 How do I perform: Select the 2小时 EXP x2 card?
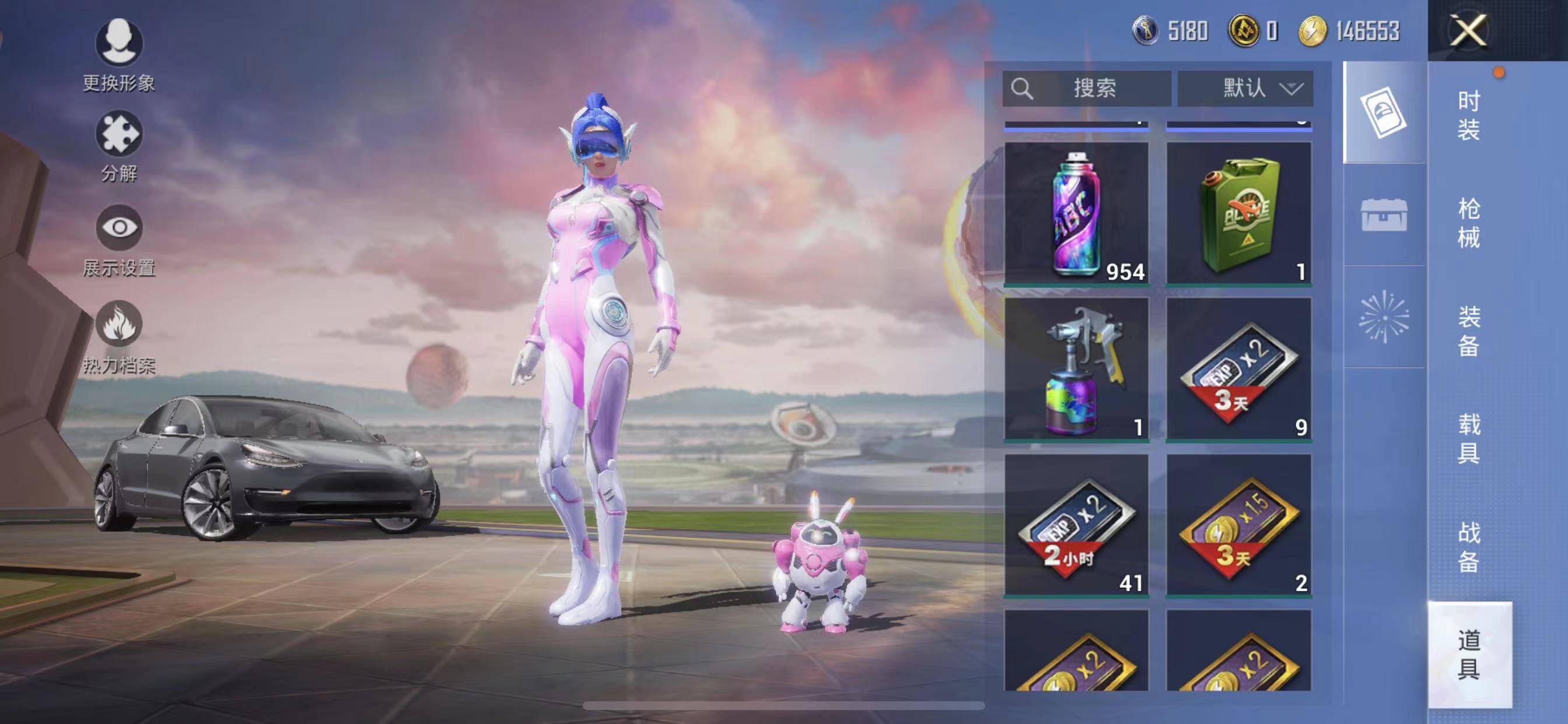[1076, 525]
